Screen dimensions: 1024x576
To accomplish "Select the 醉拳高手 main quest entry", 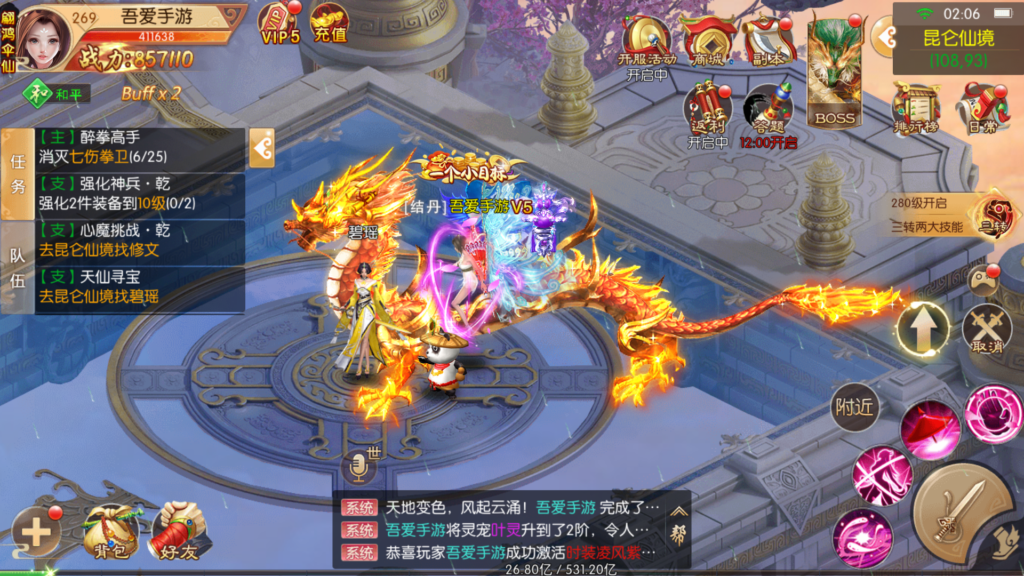I will 140,149.
